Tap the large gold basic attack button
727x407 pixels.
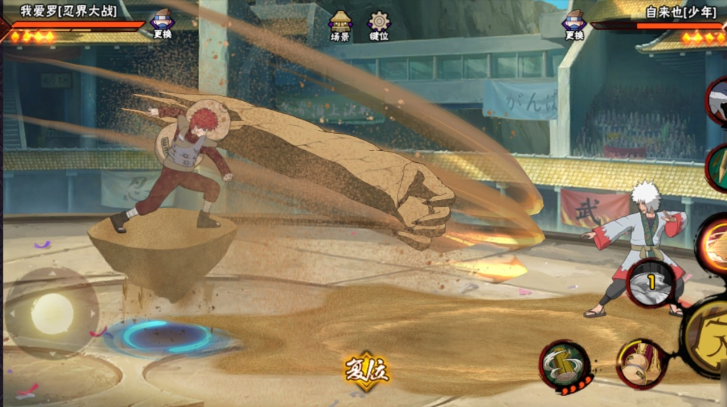(712, 340)
